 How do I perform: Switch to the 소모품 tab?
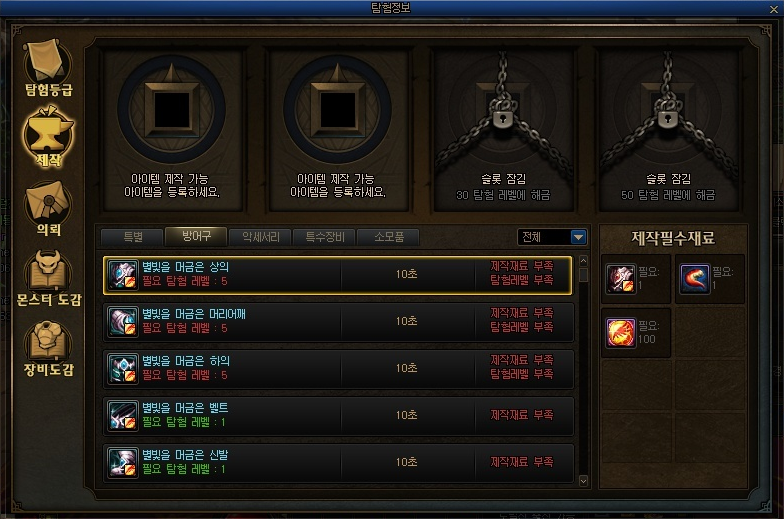388,237
